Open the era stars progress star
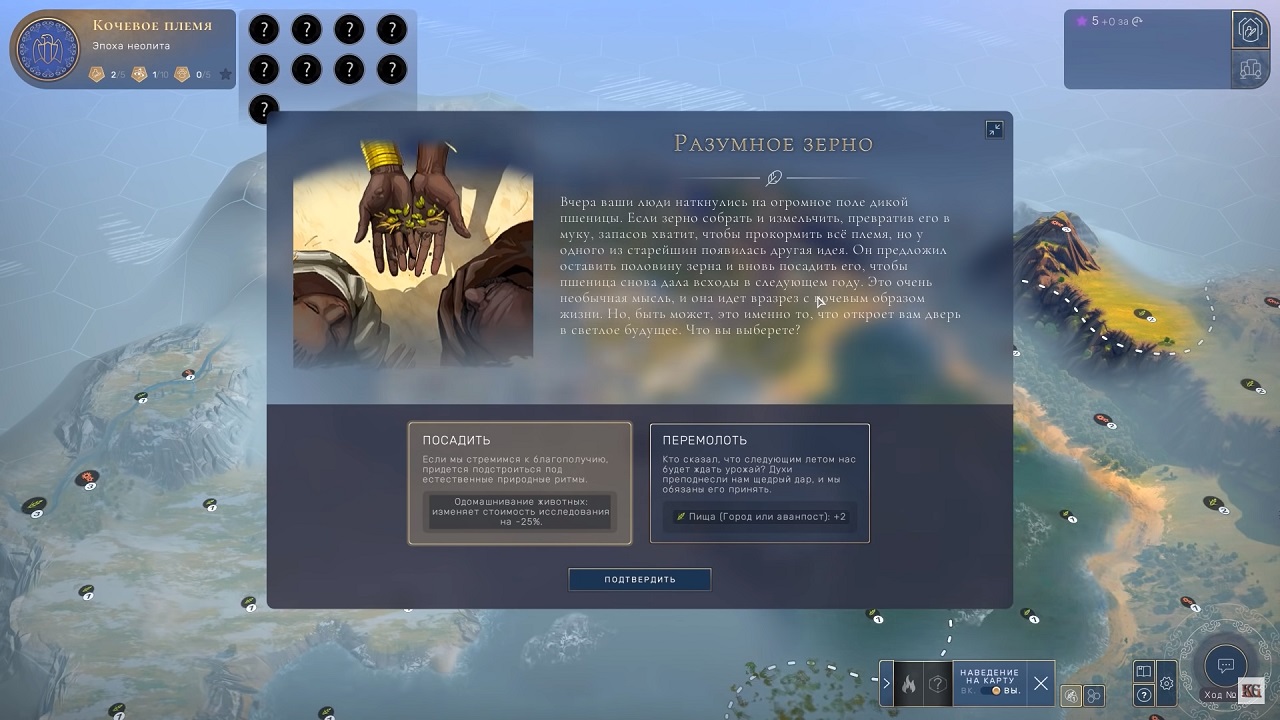 (x=226, y=74)
